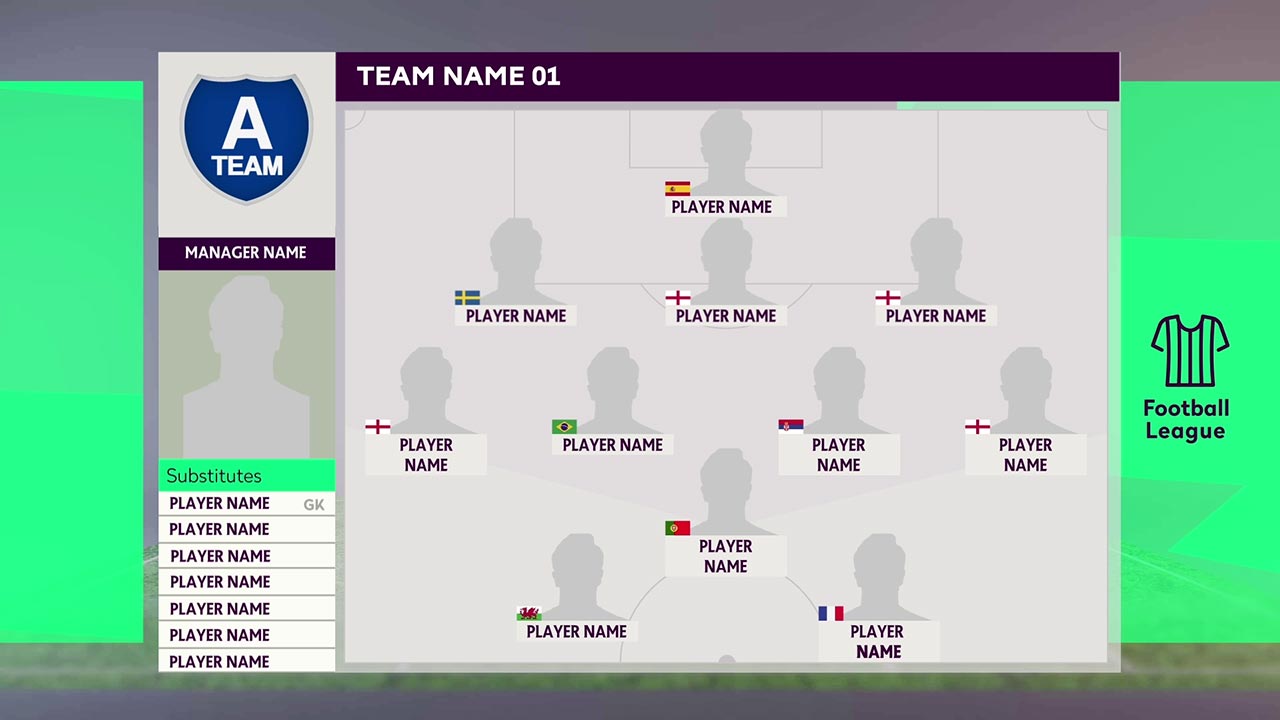Image resolution: width=1280 pixels, height=720 pixels.
Task: Select the player with the Portuguese flag
Action: coord(725,556)
